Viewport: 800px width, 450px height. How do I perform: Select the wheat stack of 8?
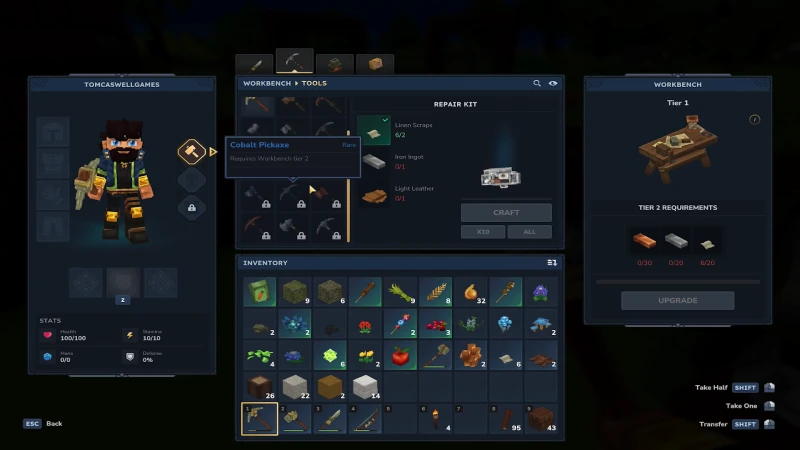tap(436, 291)
